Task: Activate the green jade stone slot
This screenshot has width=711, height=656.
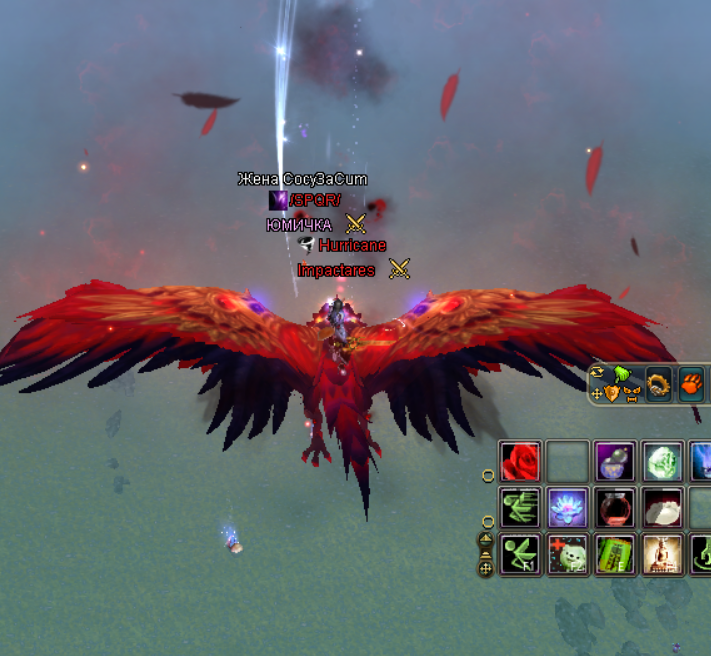Action: coord(662,461)
